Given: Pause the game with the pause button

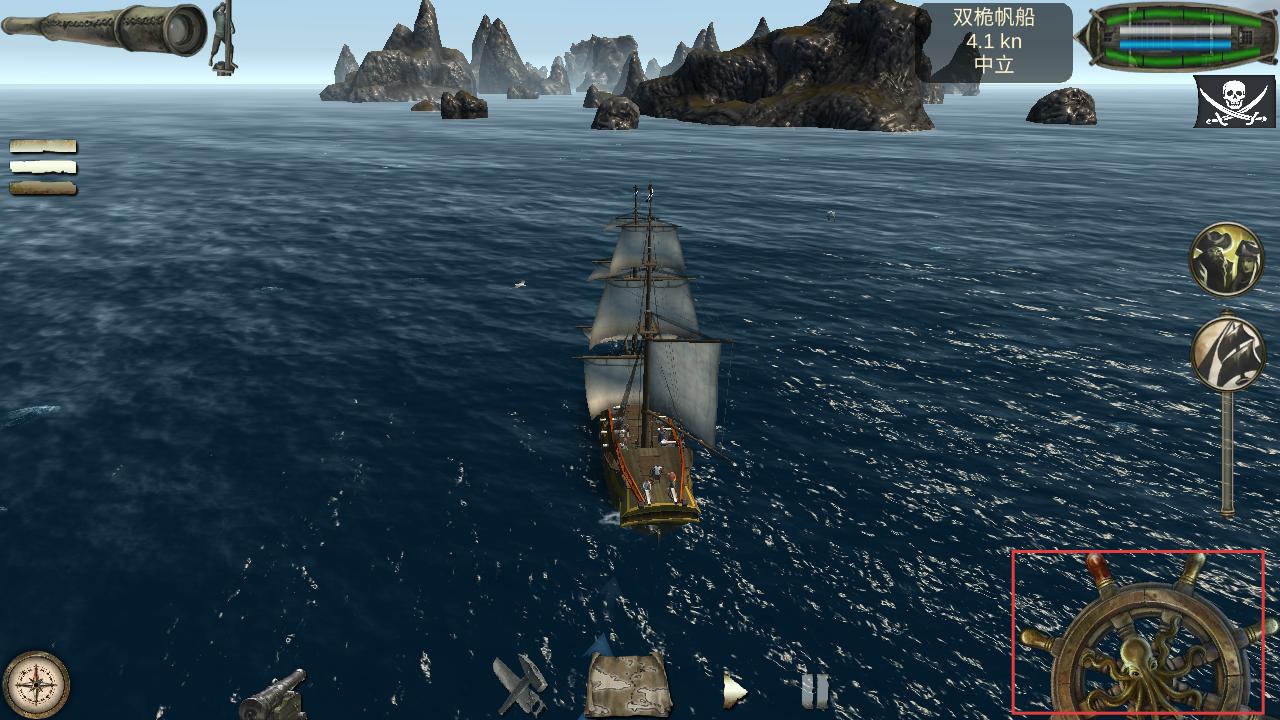Looking at the screenshot, I should tap(815, 690).
